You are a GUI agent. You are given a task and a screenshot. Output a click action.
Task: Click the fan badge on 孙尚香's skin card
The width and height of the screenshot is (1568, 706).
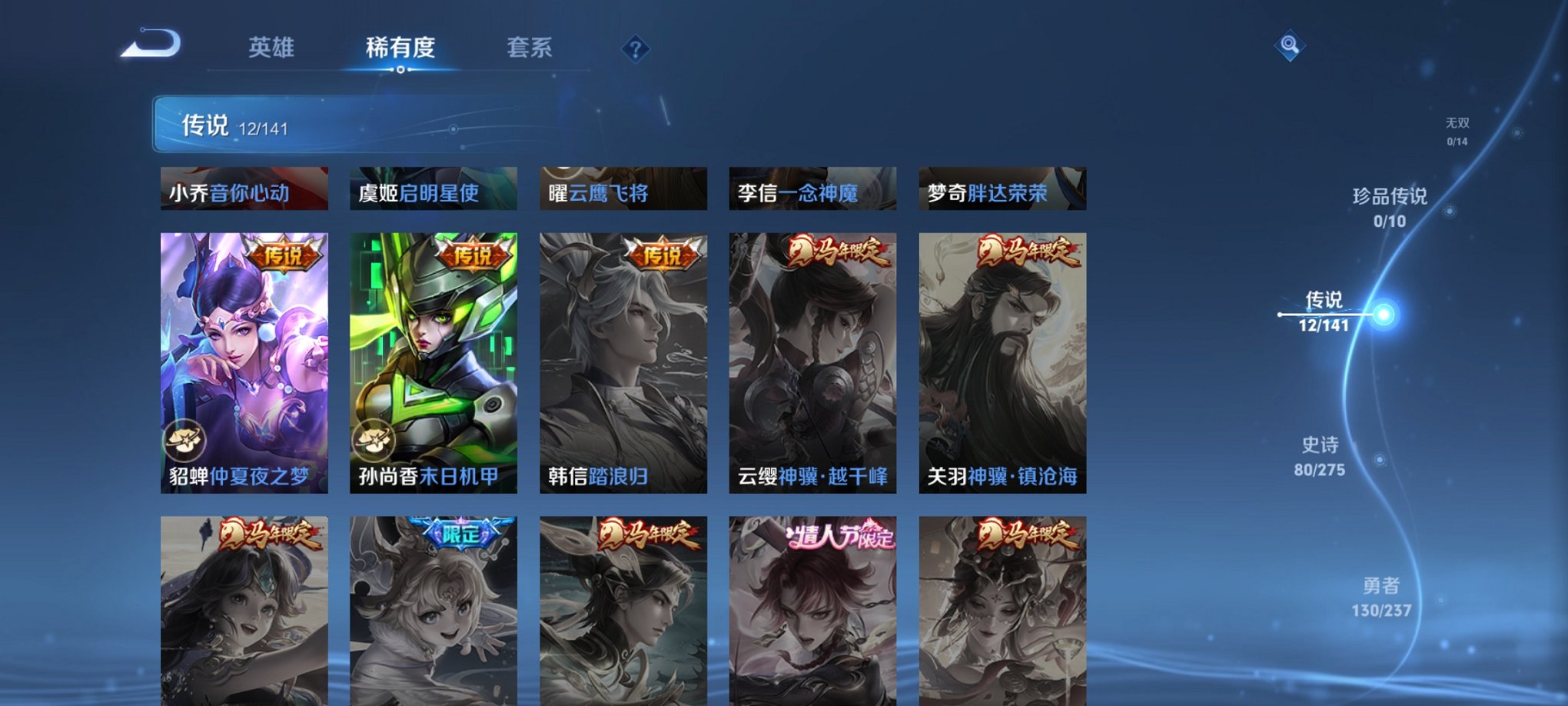click(x=374, y=441)
